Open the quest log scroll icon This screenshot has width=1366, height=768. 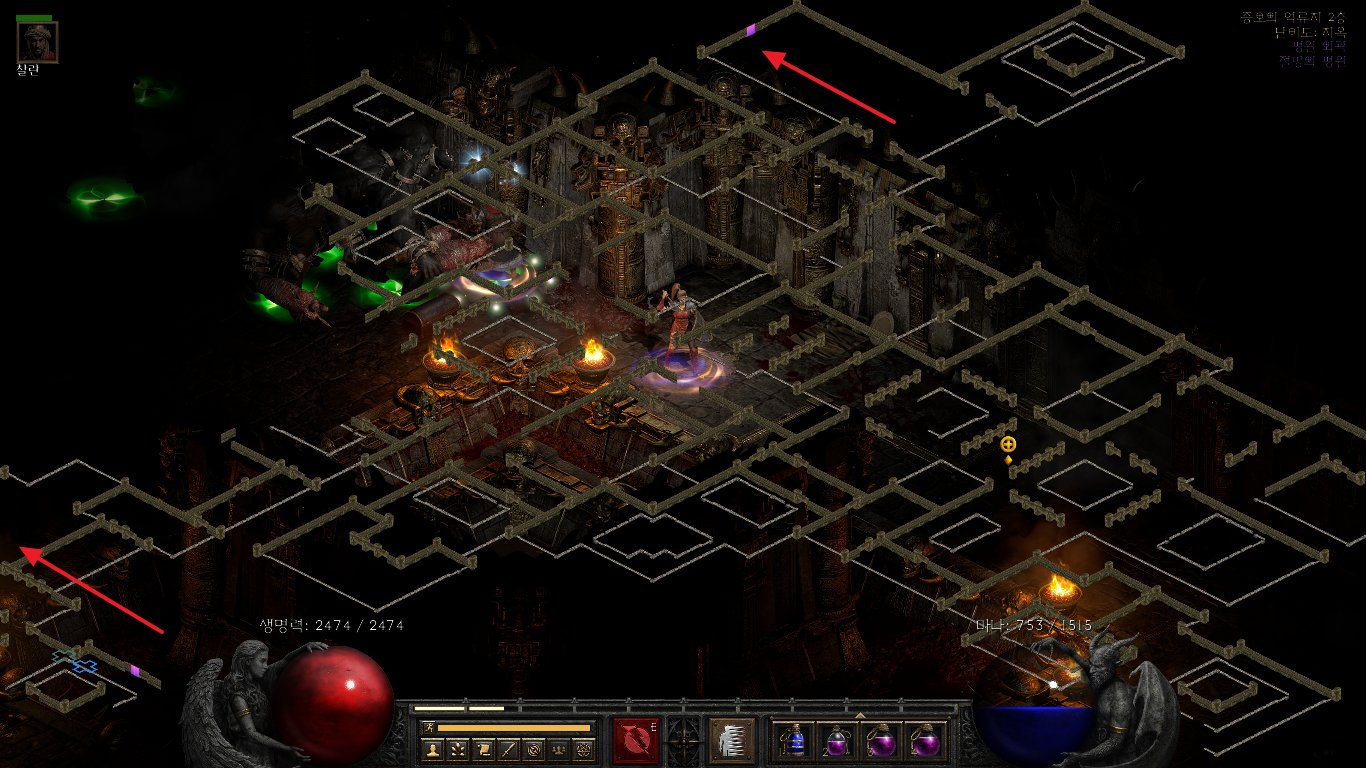(x=483, y=749)
